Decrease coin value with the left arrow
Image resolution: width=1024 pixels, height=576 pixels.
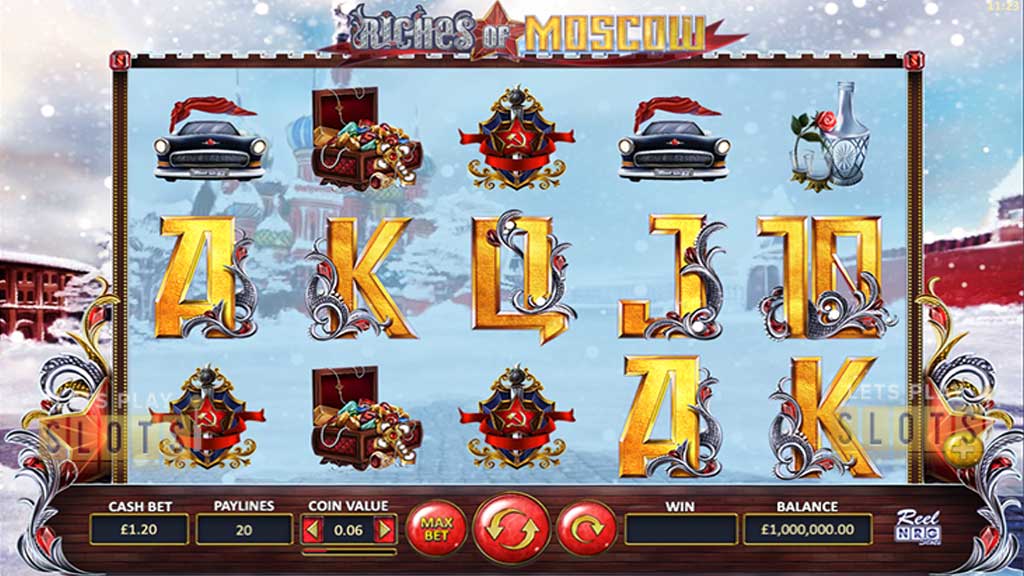pos(311,529)
